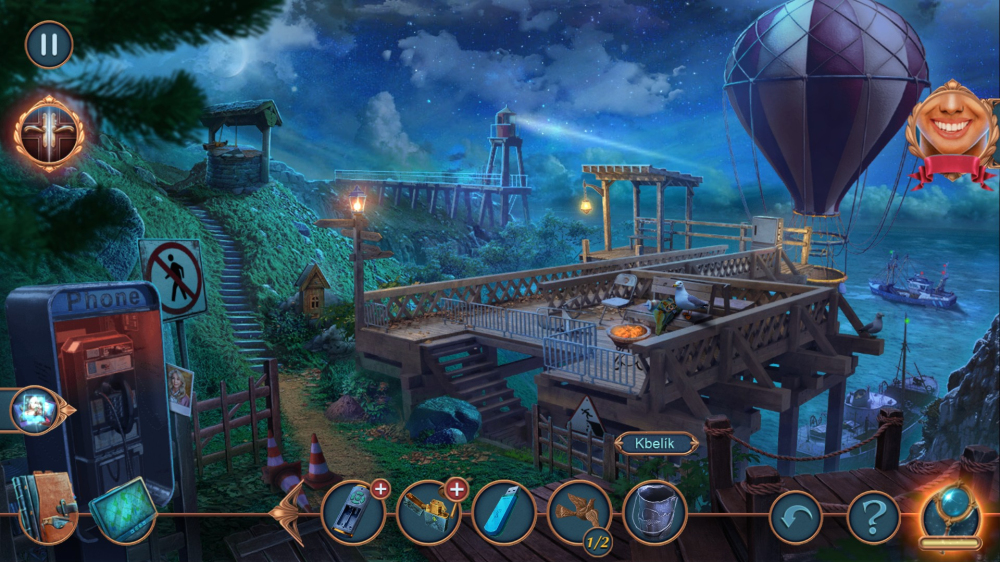Click the curved undo arrow button
Viewport: 1000px width, 562px height.
point(795,517)
